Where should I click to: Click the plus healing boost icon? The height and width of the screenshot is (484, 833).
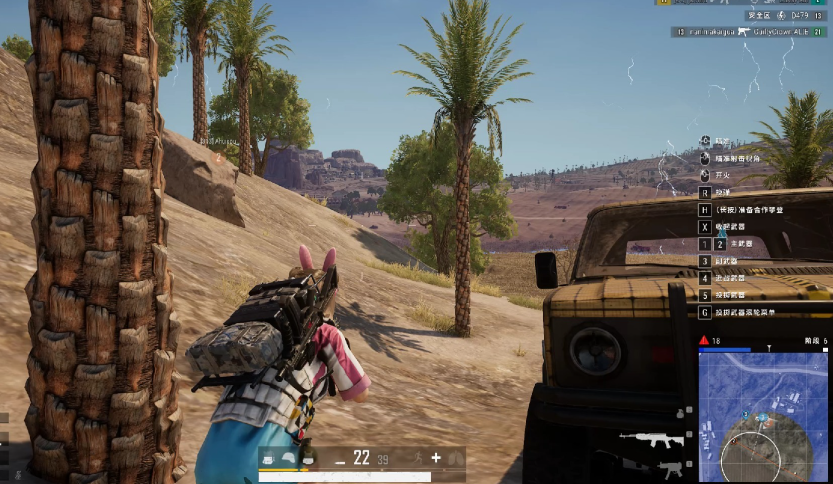point(436,458)
